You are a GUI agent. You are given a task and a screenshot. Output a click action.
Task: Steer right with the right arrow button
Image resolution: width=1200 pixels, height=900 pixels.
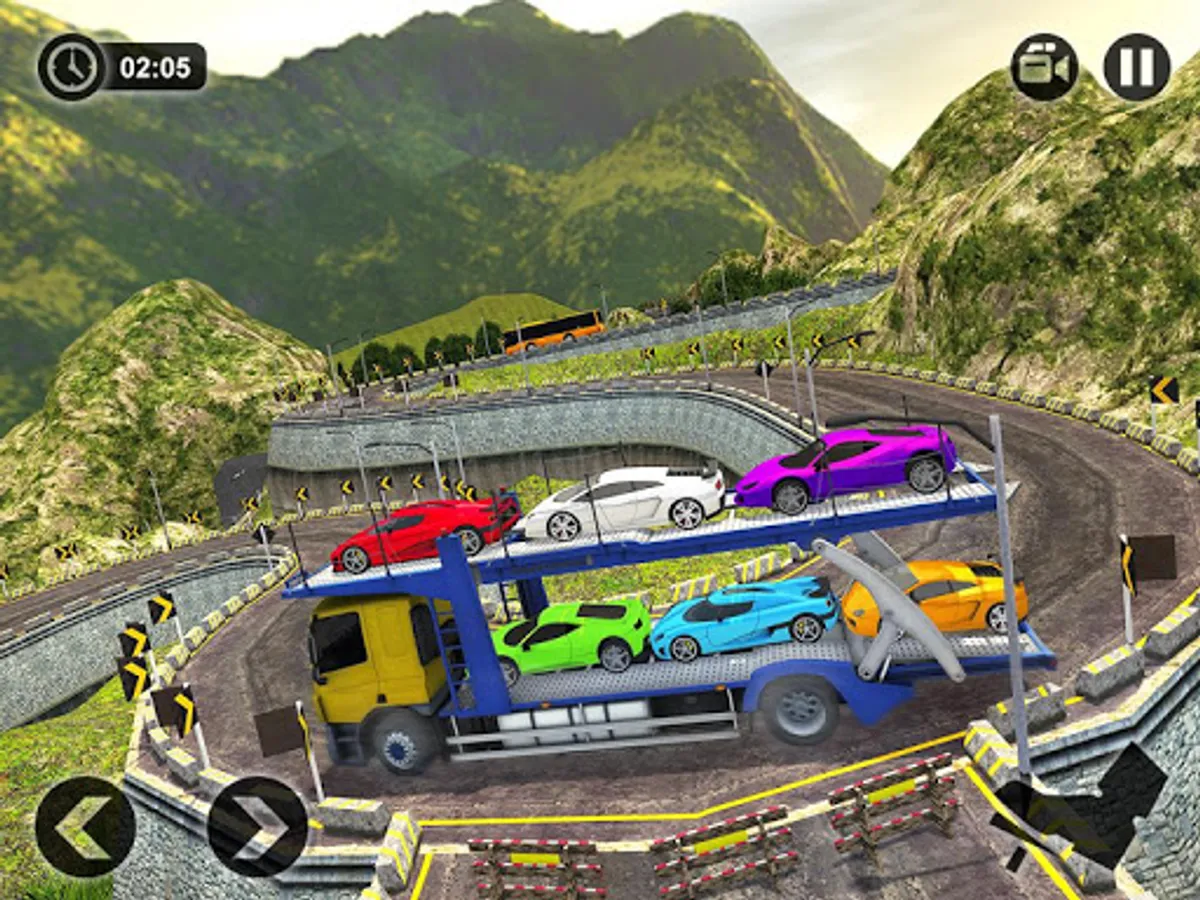[x=257, y=827]
